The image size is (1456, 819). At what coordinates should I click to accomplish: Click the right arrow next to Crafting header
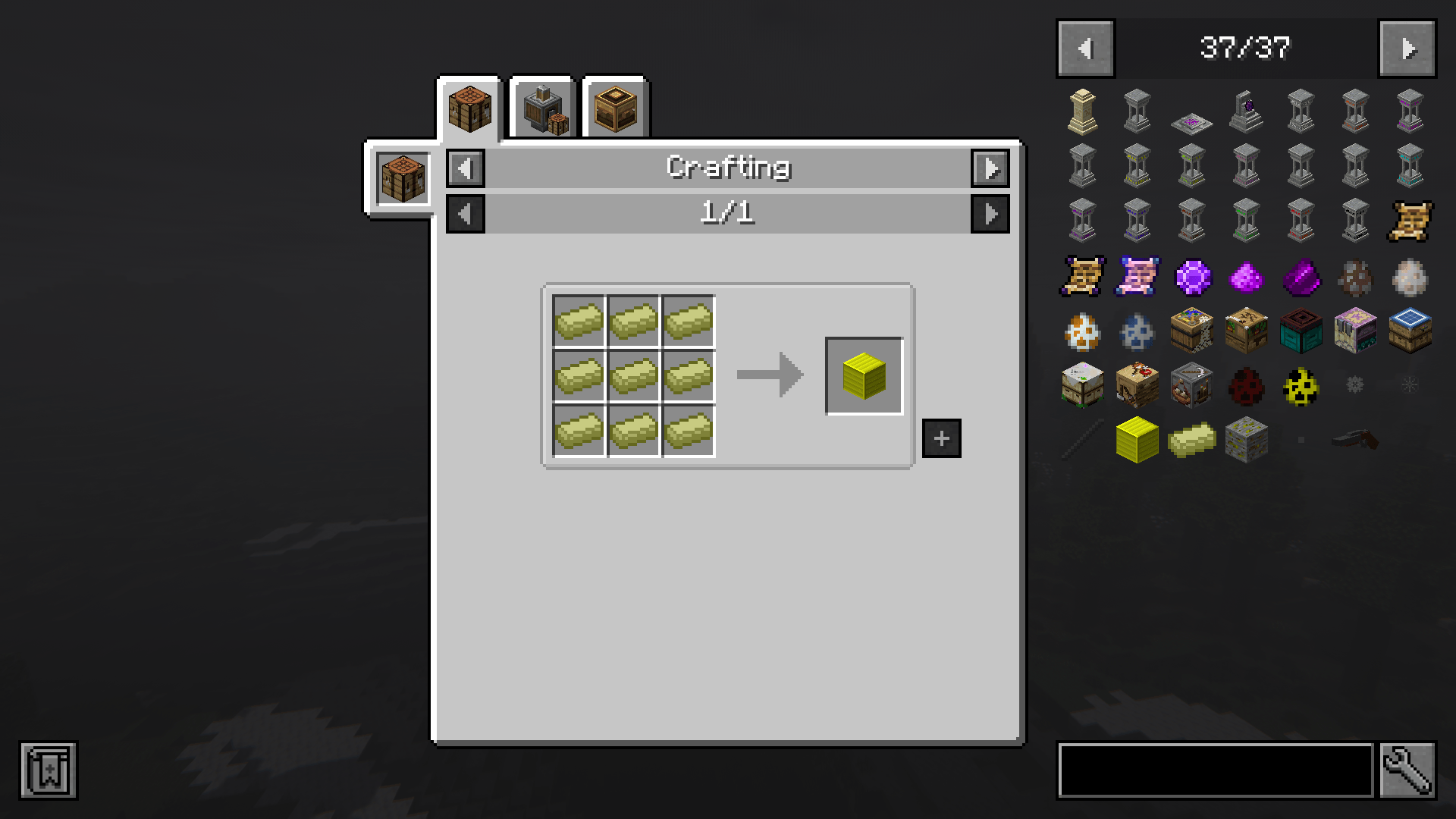(991, 168)
